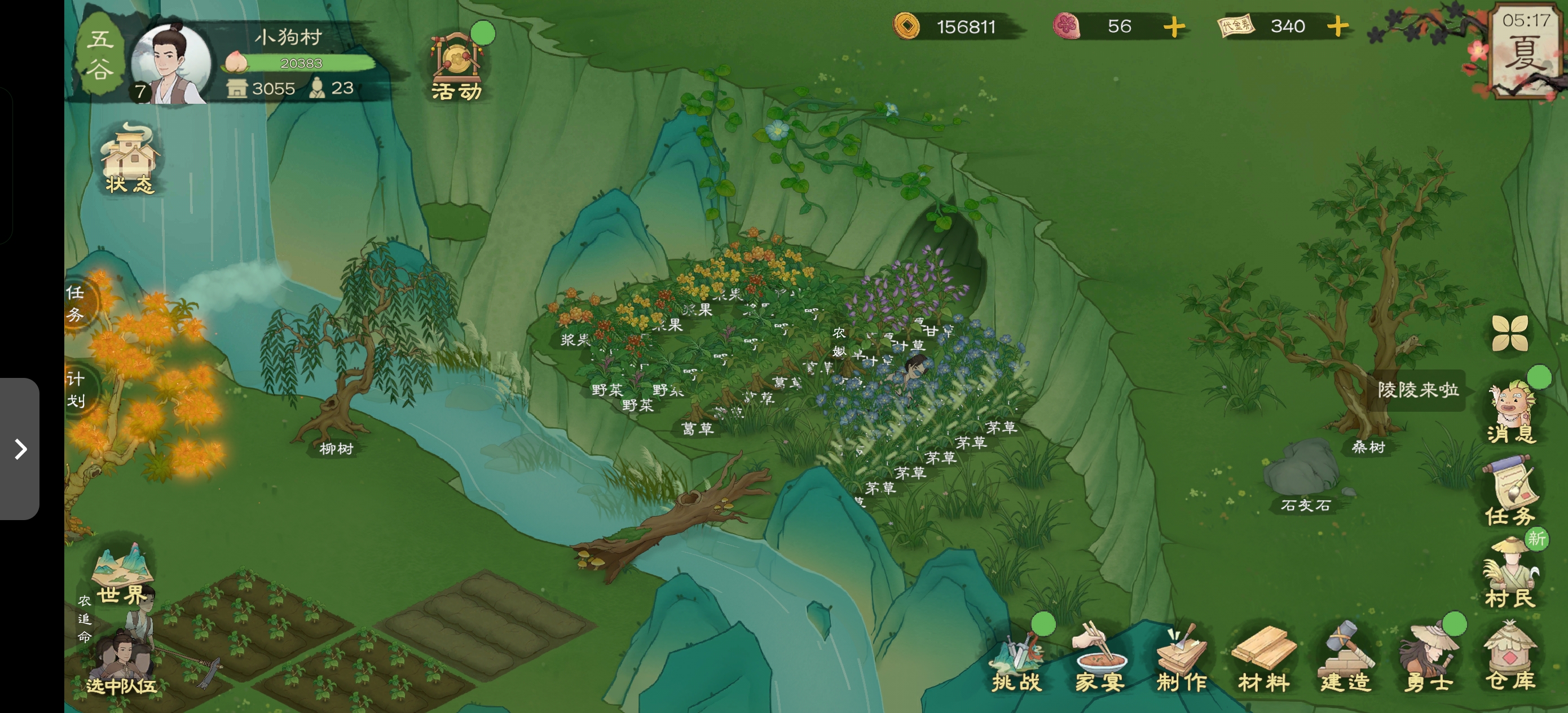Open the 家宴 family feast menu
This screenshot has height=713, width=1568.
[x=1099, y=661]
